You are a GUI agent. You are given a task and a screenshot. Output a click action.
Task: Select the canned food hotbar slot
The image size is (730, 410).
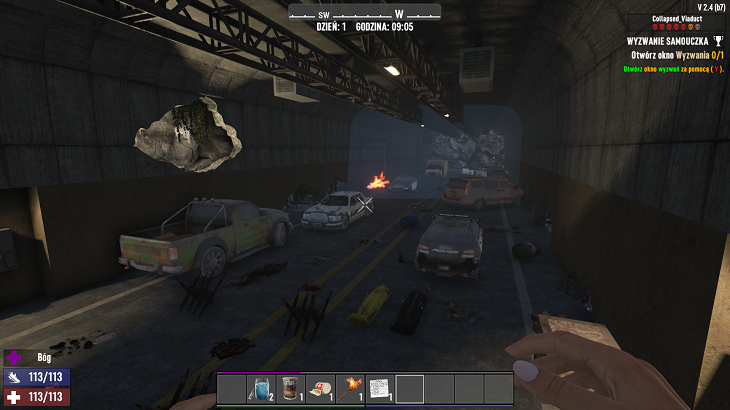[291, 388]
